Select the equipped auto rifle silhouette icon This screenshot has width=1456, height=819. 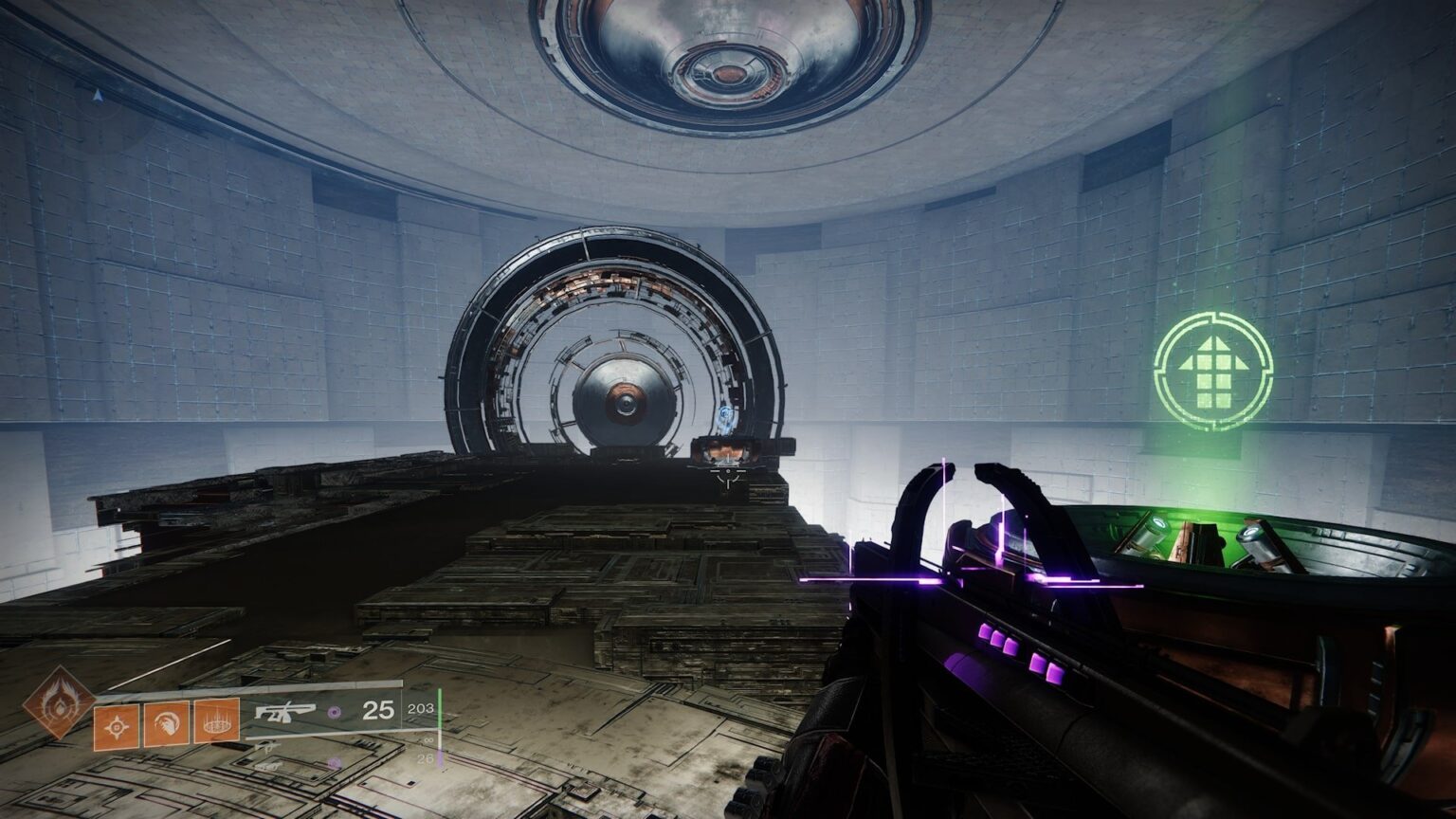pos(285,712)
